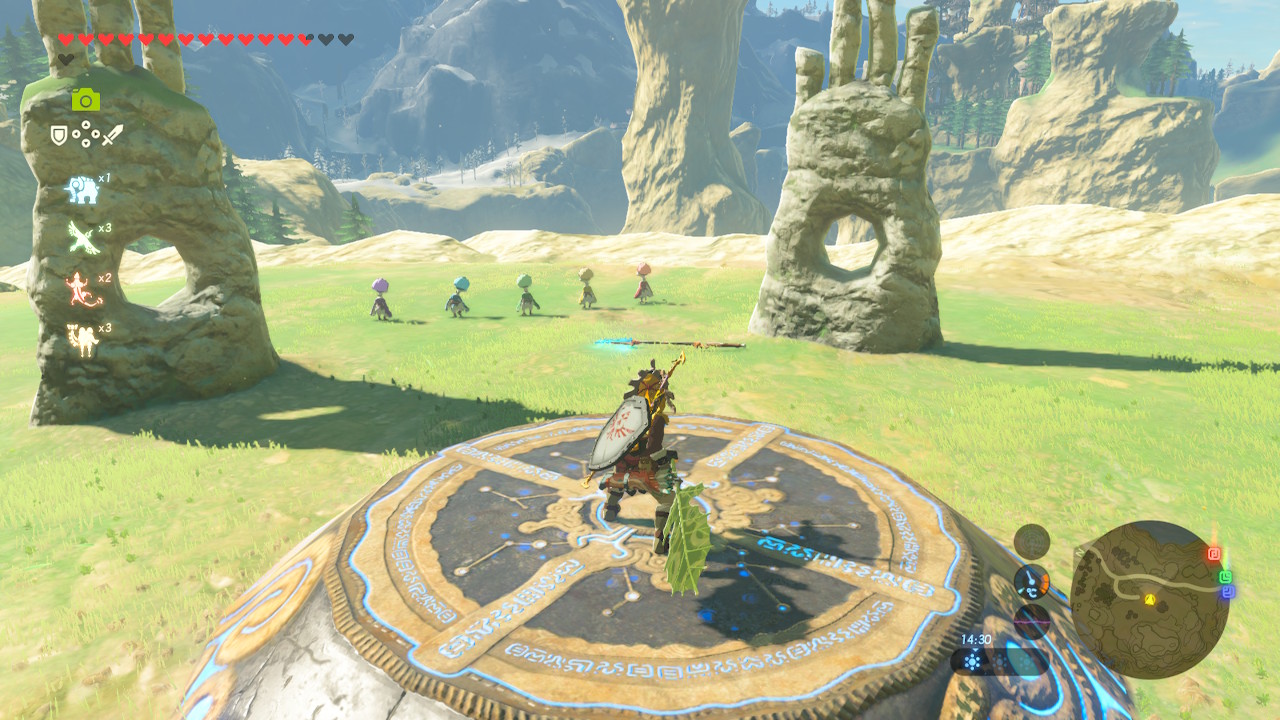Click the yellow player arrow on minimap
The height and width of the screenshot is (720, 1280).
(1150, 600)
